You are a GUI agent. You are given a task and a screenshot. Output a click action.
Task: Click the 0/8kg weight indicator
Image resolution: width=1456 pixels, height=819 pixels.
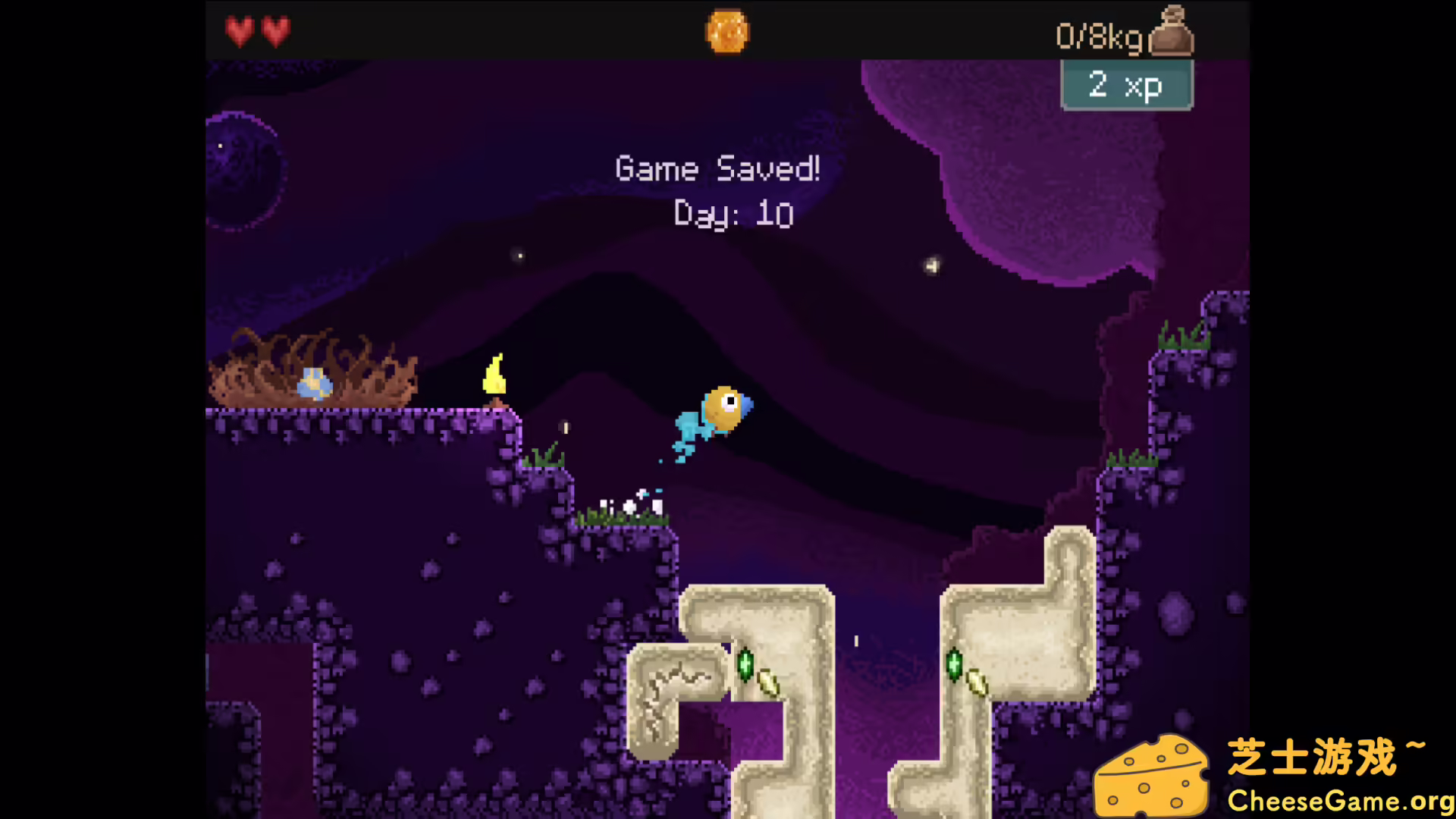pos(1098,36)
